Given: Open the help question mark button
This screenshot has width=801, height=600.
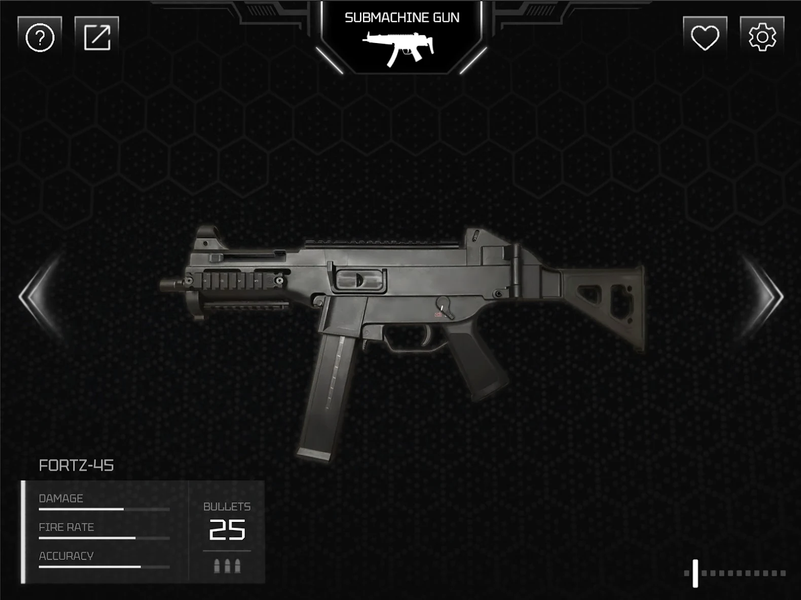Looking at the screenshot, I should [x=40, y=38].
